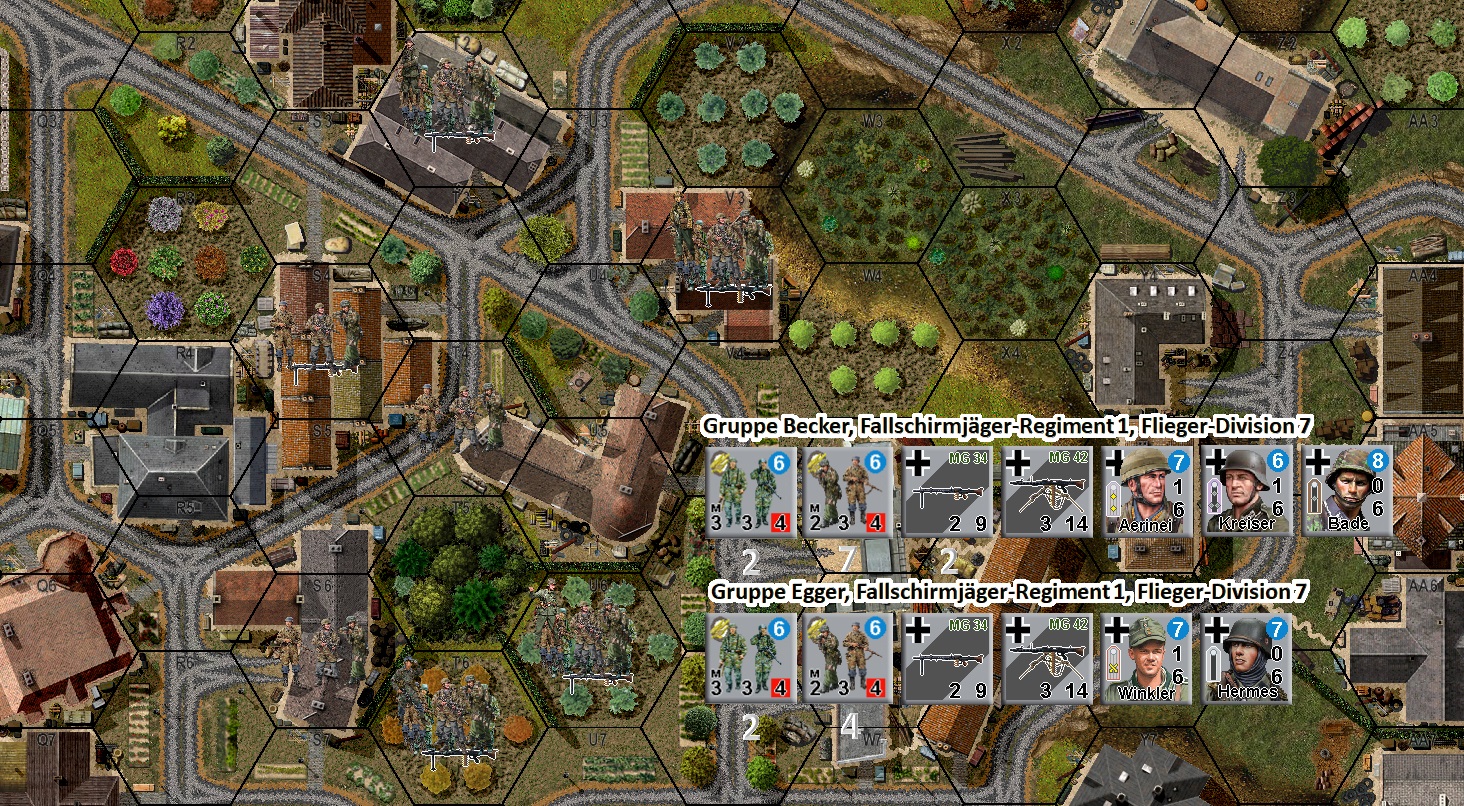The width and height of the screenshot is (1464, 806).
Task: Select the MG 34 counter in Gruppe Egger
Action: (x=945, y=658)
